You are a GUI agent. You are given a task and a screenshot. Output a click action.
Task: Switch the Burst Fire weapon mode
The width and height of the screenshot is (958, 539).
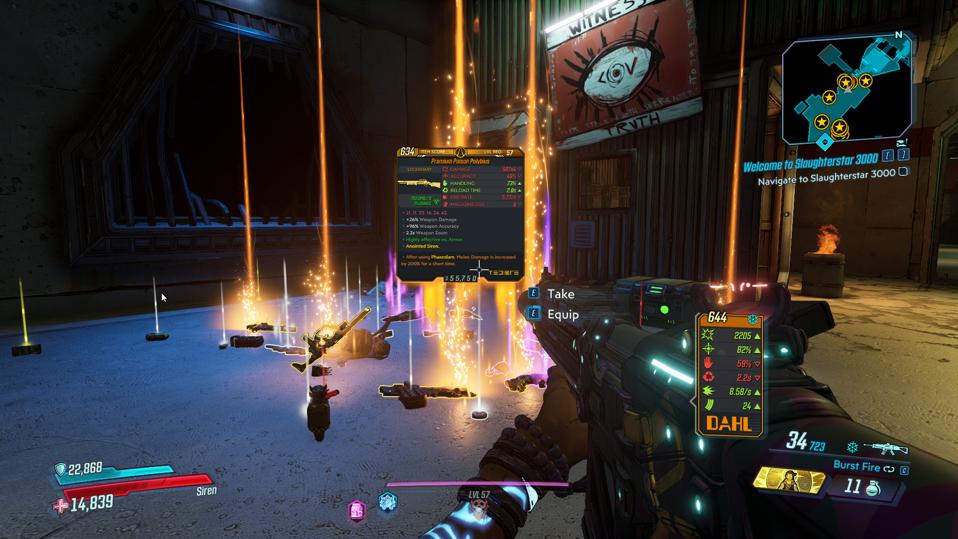(867, 464)
